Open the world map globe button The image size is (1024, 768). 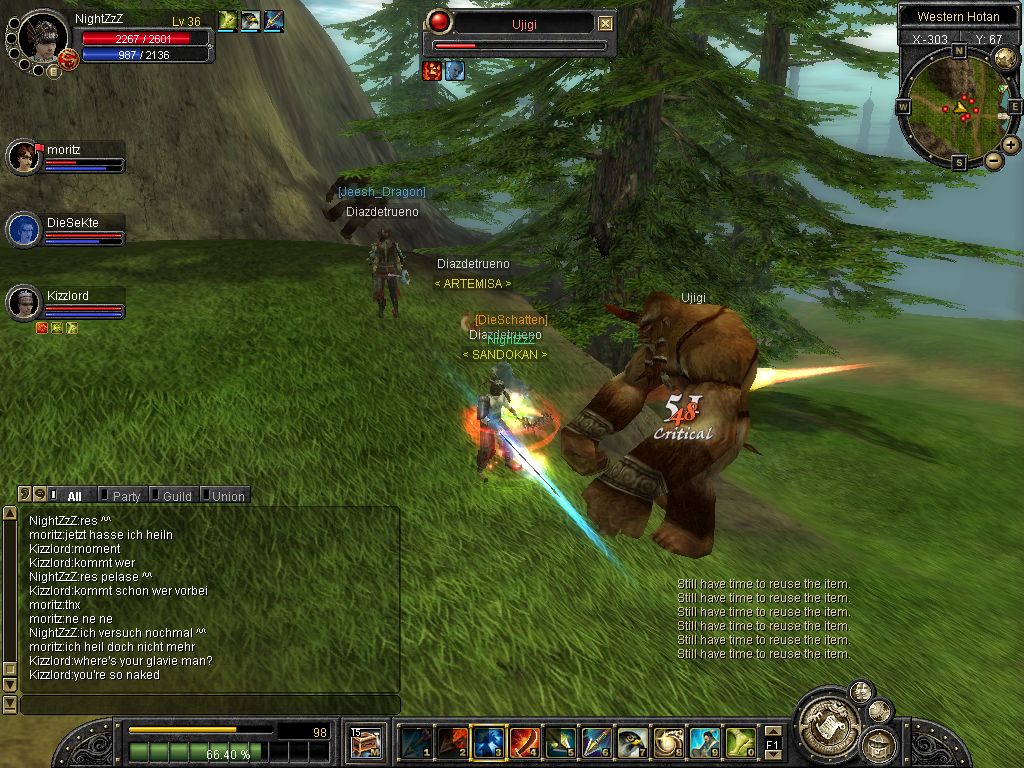1006,58
